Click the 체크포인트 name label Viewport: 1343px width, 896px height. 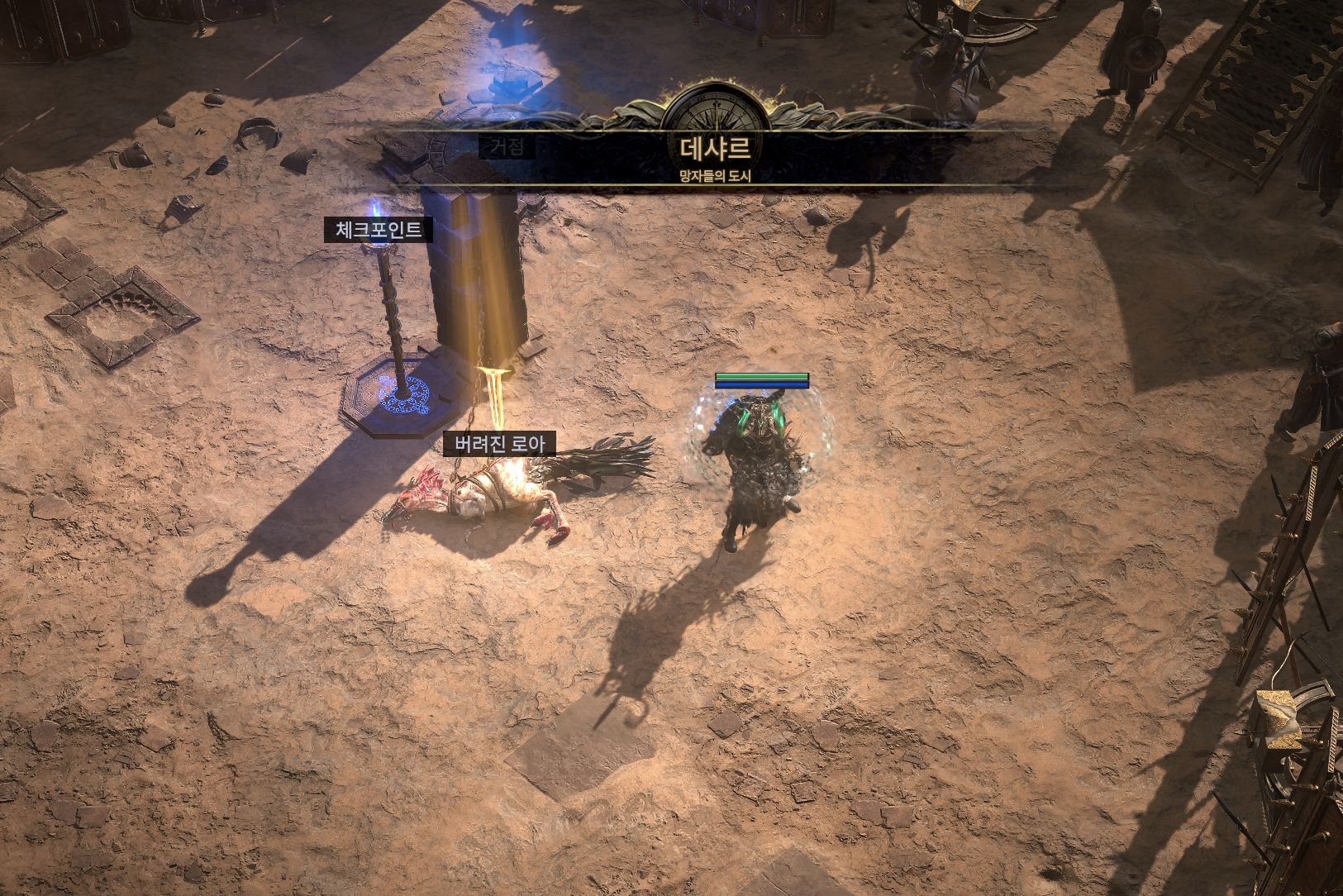(x=379, y=230)
